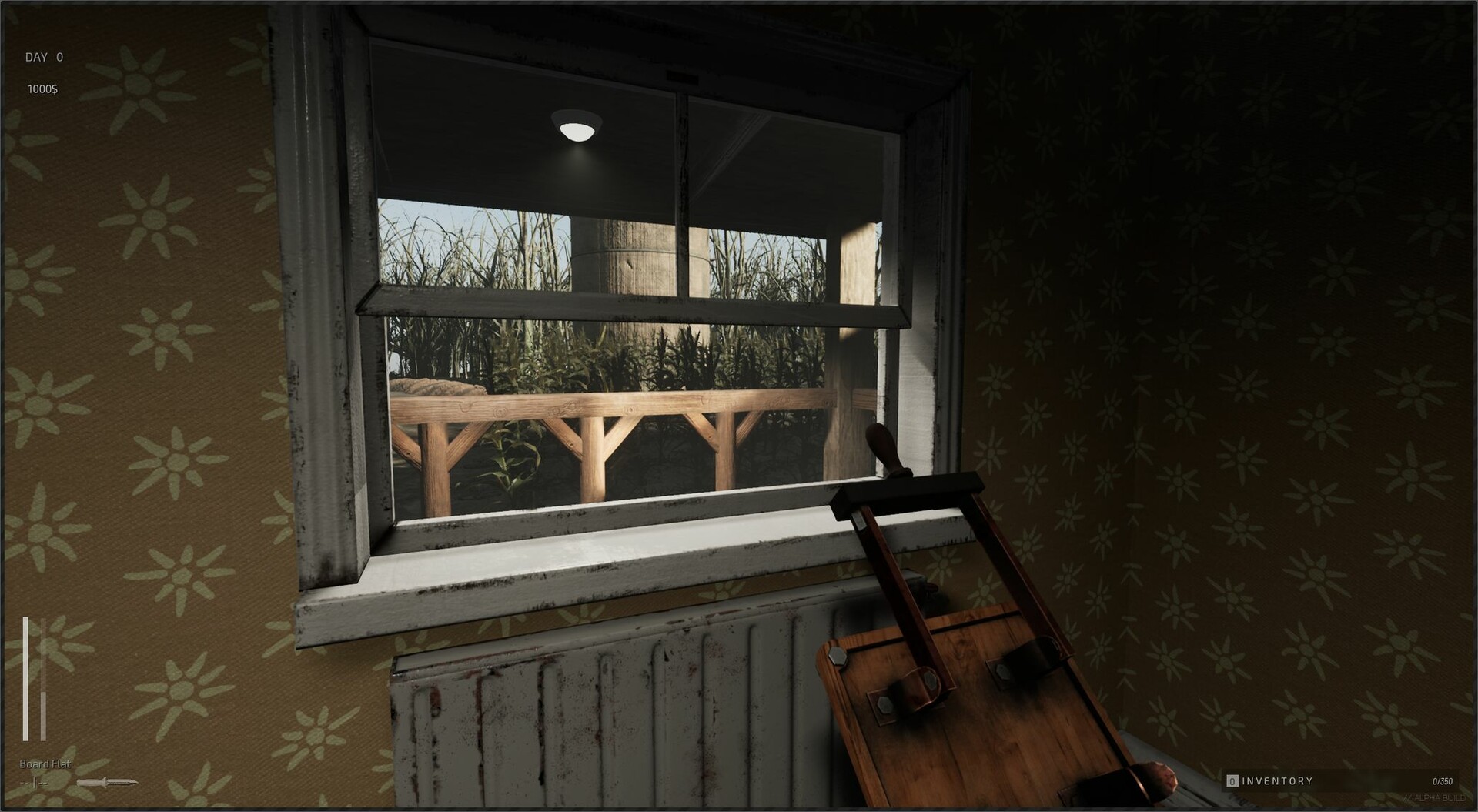Click the DAY 0 counter
Screen dimensions: 1478x812
tap(44, 56)
